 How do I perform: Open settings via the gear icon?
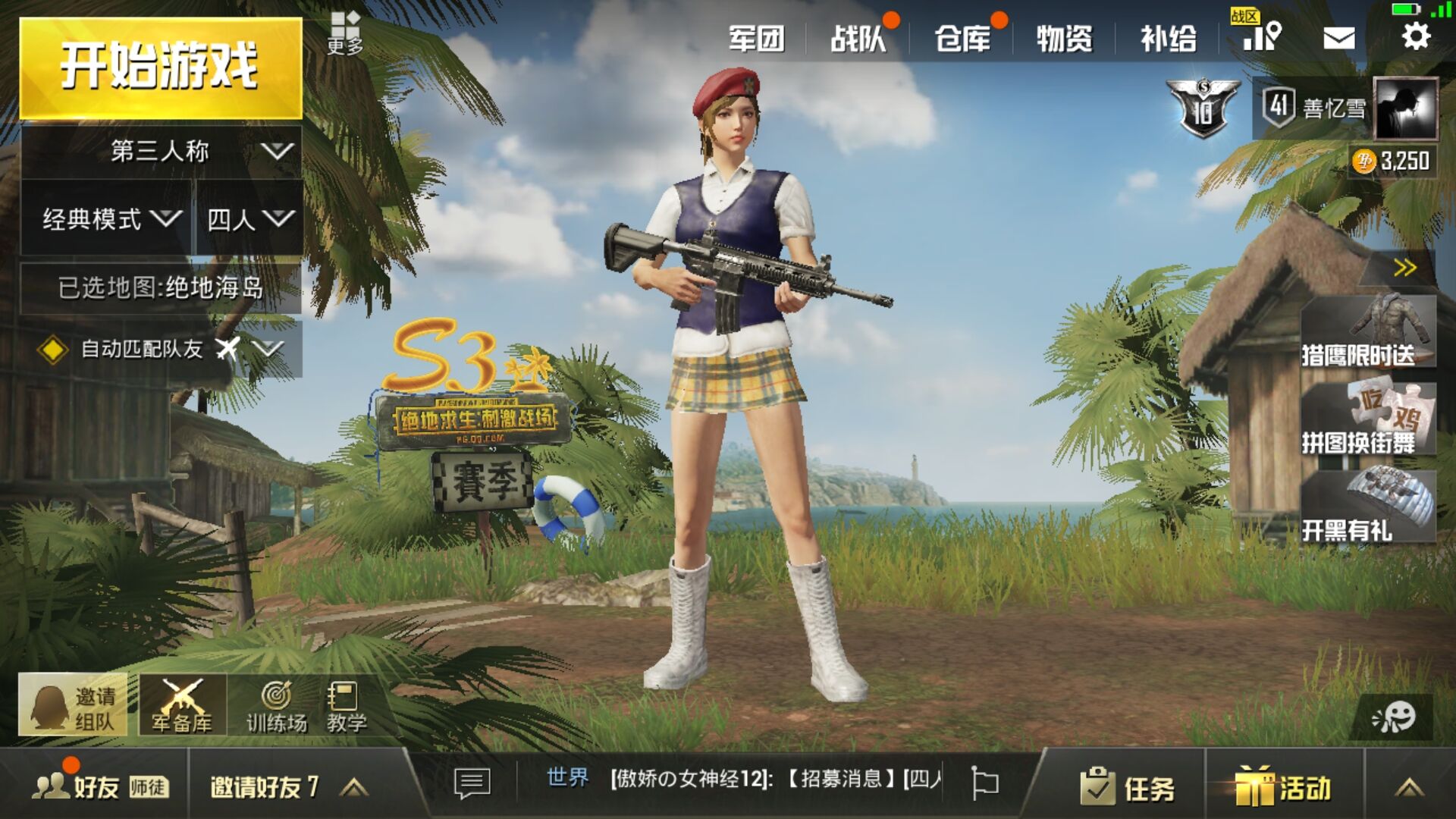[1415, 36]
